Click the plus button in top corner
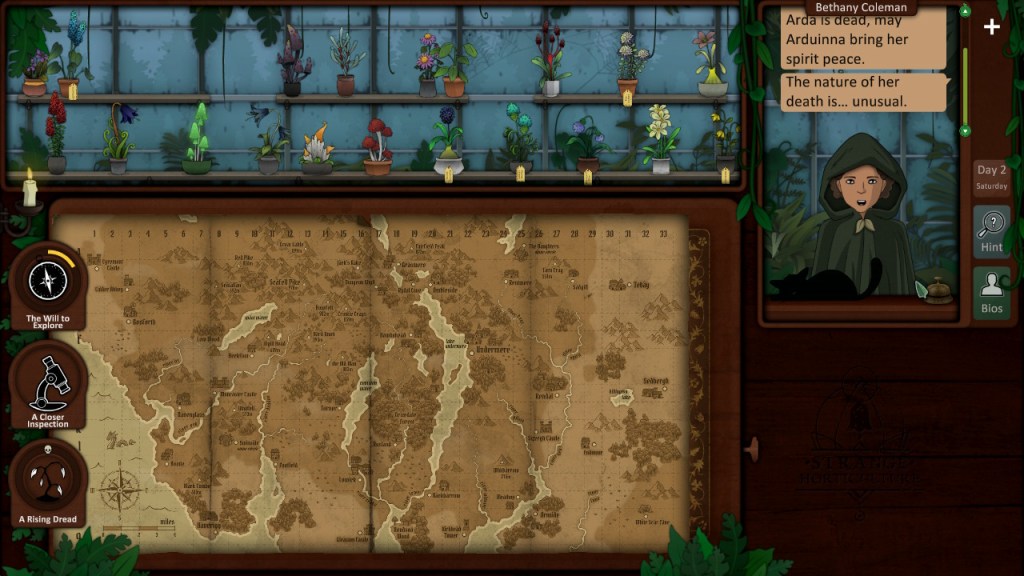The height and width of the screenshot is (576, 1024). pos(991,27)
